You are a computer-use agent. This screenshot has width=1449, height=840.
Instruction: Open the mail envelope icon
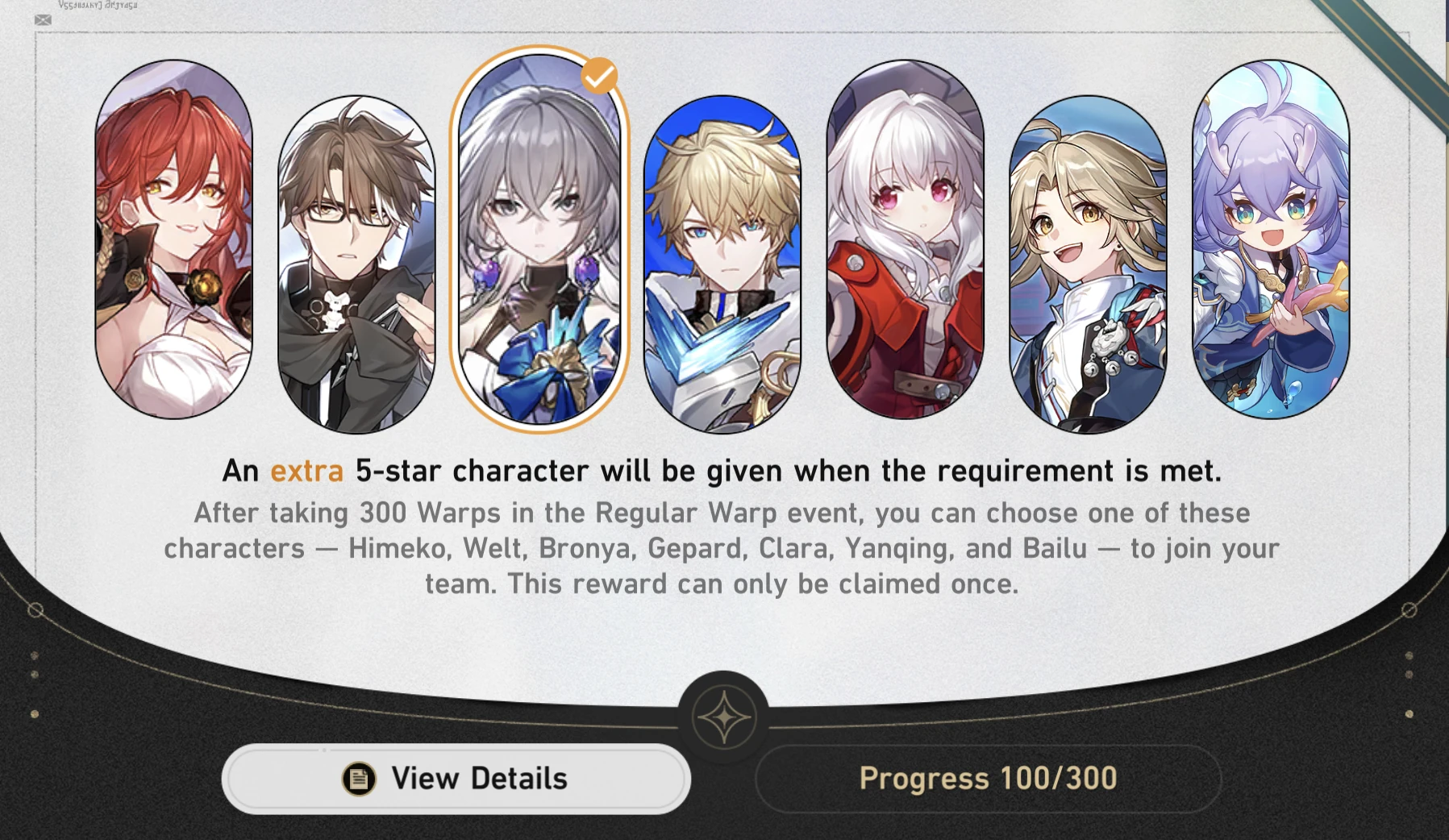43,20
